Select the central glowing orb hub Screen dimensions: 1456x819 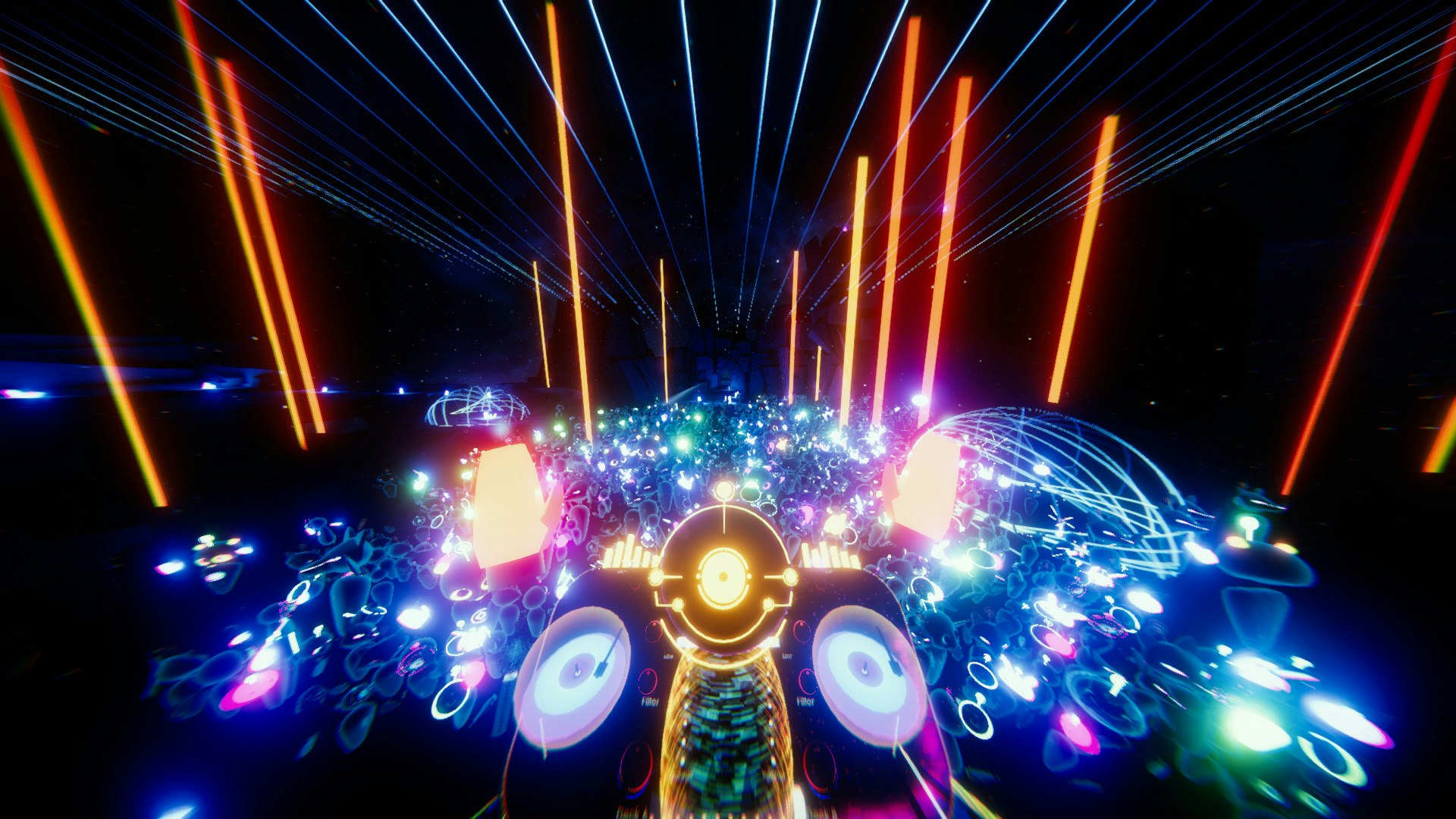coord(724,576)
